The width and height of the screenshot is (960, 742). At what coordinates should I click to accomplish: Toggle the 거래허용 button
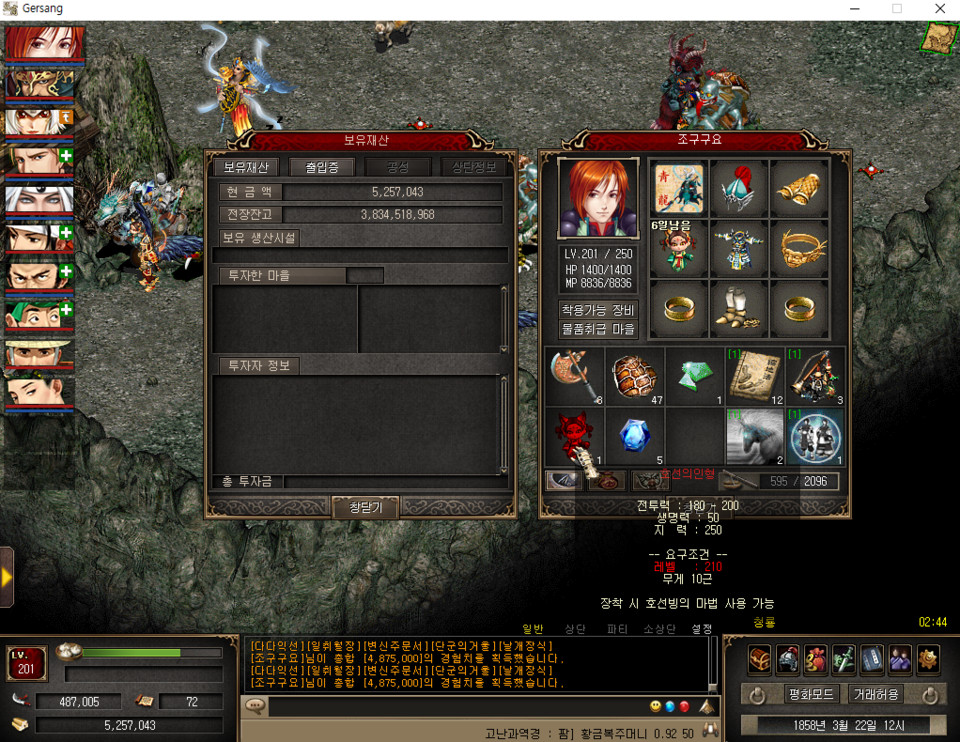(x=875, y=694)
